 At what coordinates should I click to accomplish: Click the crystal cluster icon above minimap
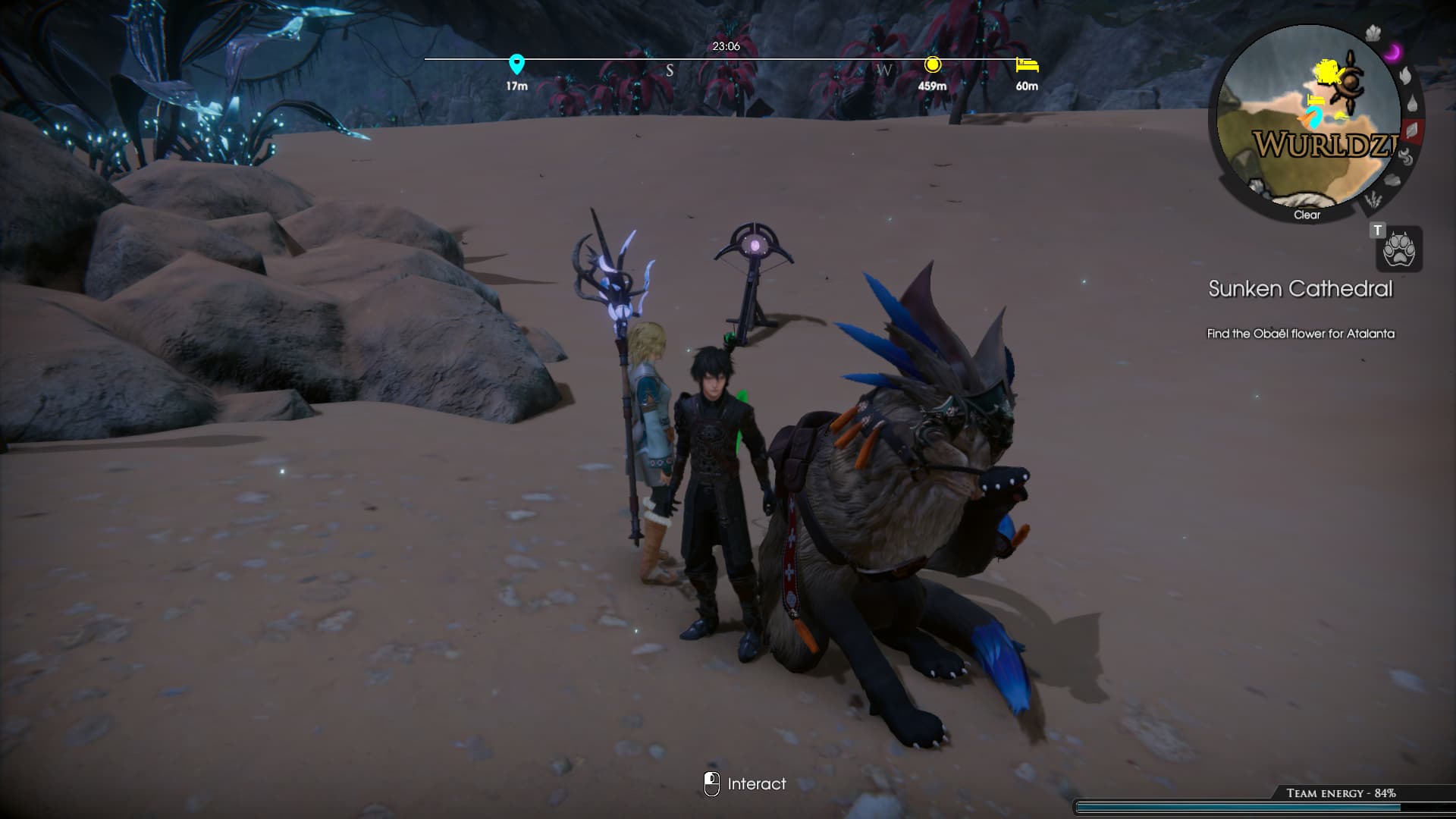point(1373,33)
